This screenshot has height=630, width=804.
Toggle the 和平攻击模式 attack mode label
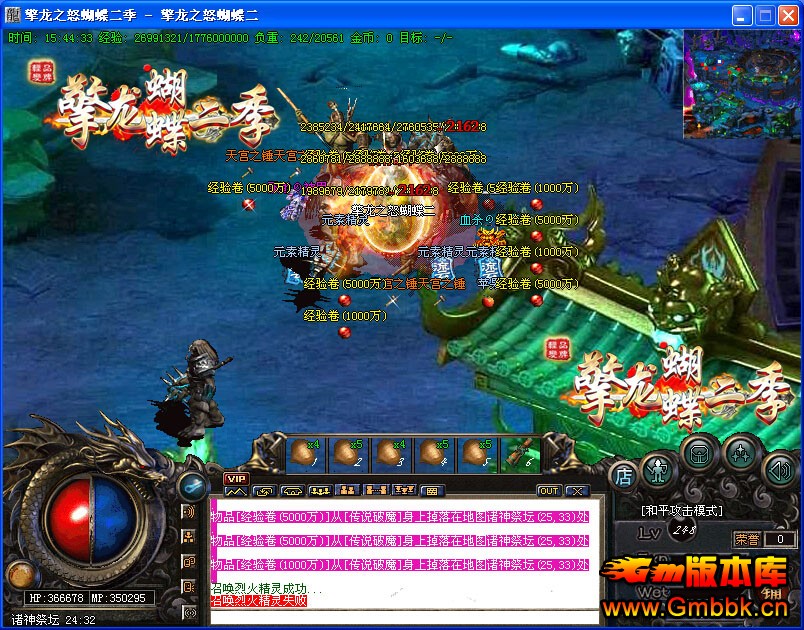tap(682, 509)
